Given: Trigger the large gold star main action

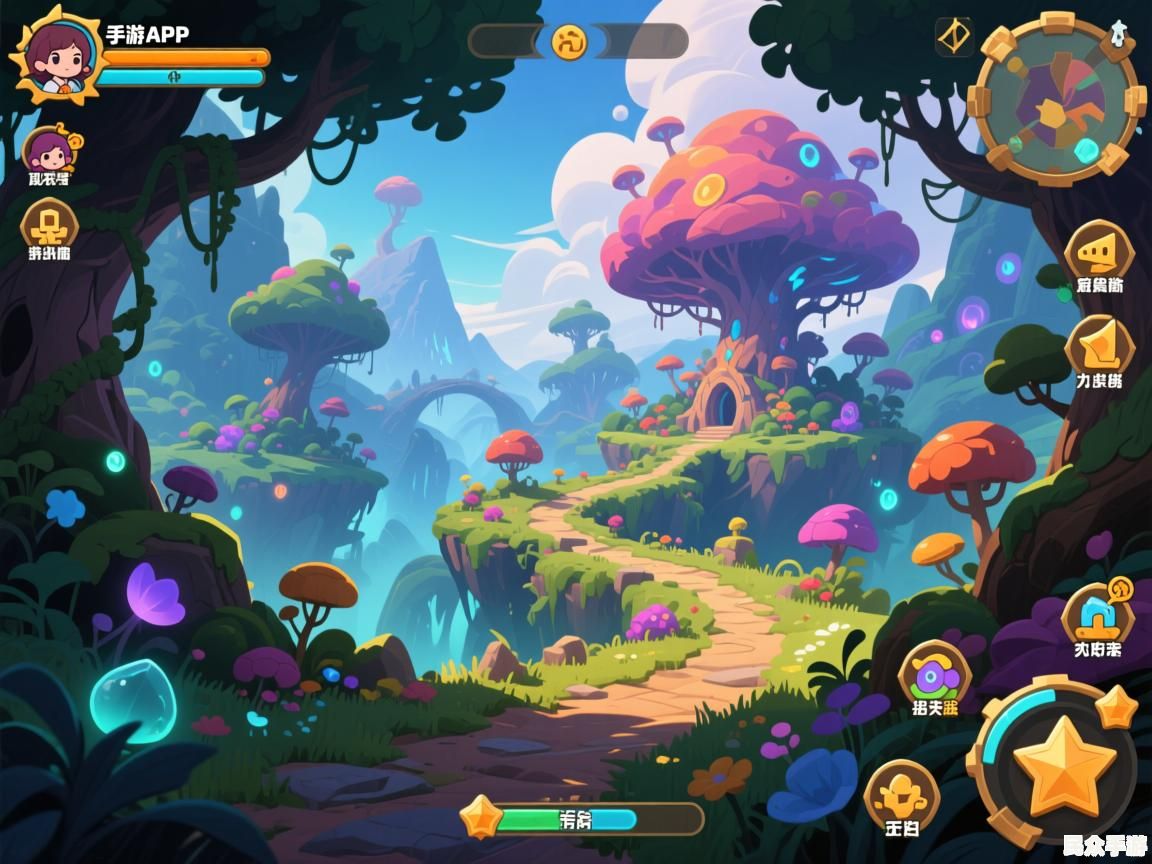Looking at the screenshot, I should (x=1063, y=764).
